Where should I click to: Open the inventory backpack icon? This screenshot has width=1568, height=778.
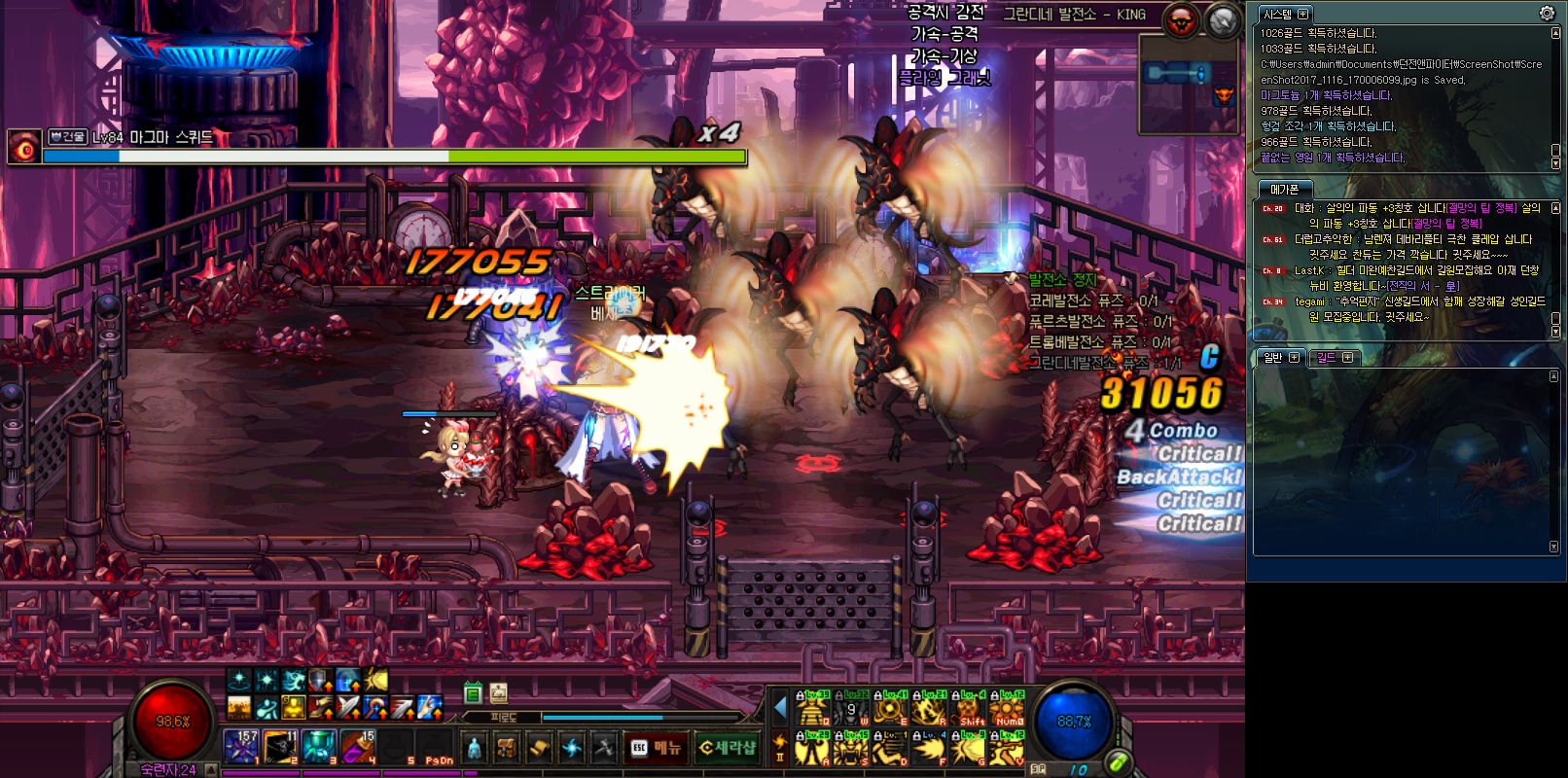pos(506,747)
